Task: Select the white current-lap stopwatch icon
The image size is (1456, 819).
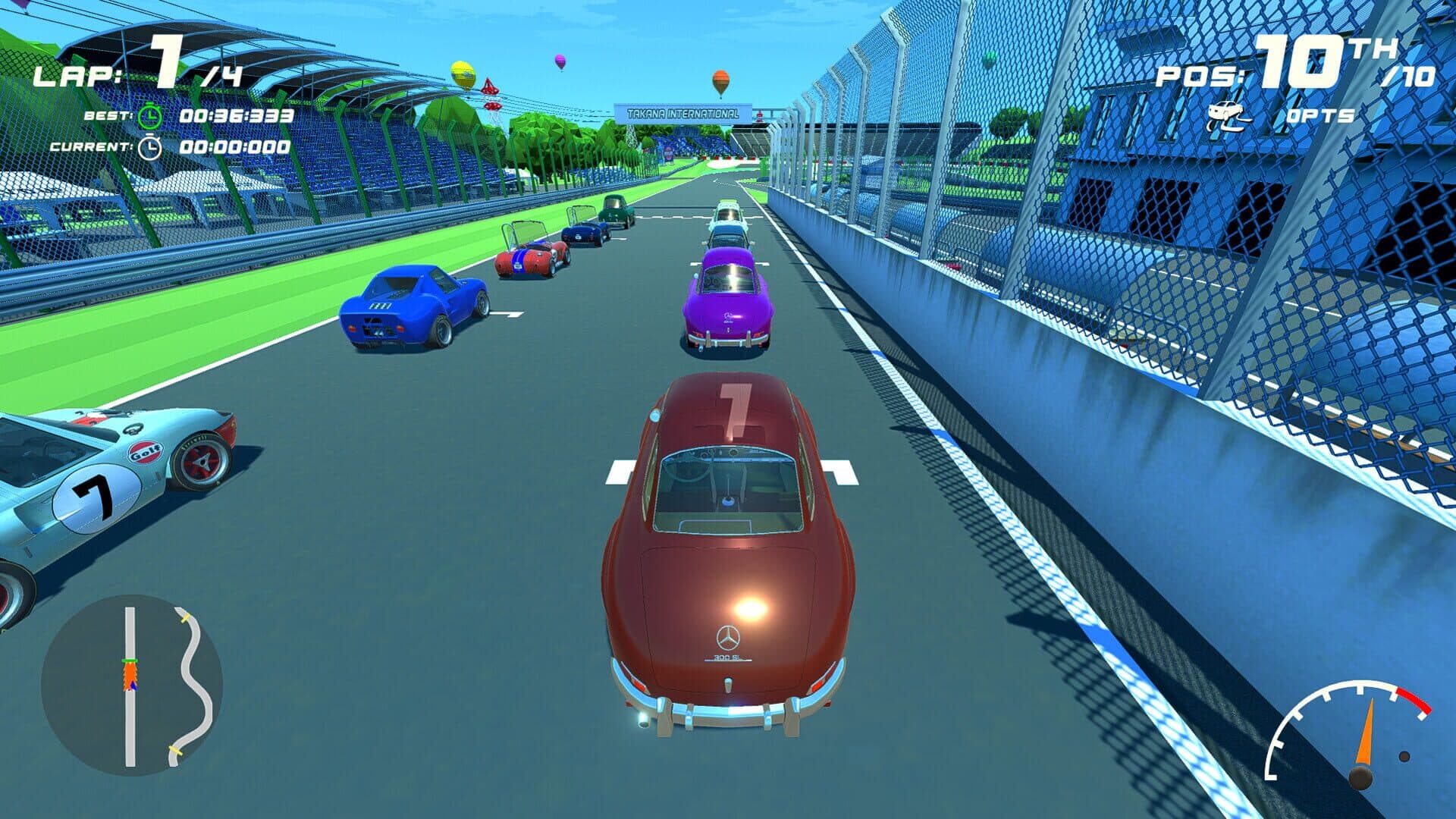Action: tap(150, 147)
